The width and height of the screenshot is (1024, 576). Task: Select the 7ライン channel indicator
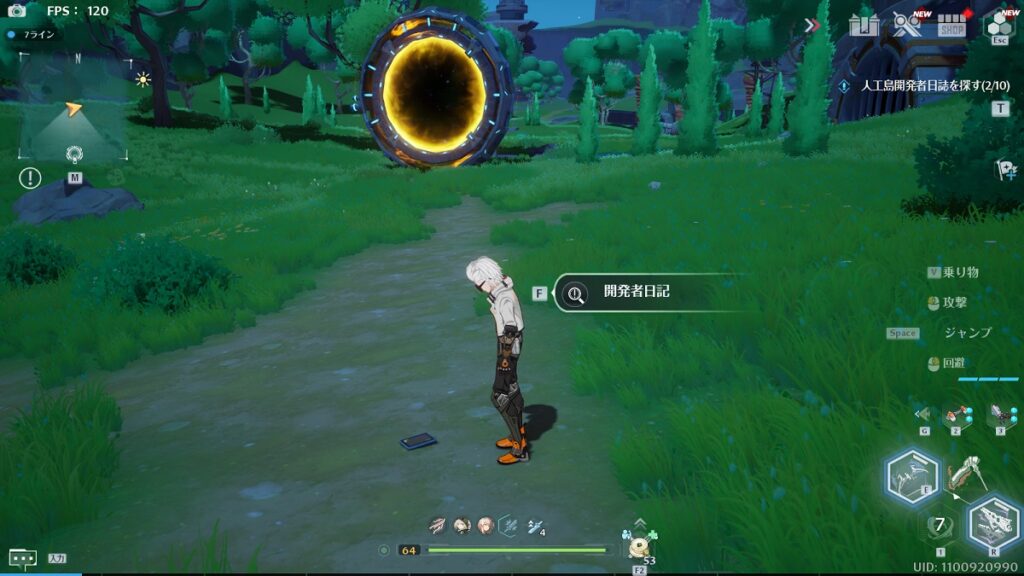(x=36, y=34)
